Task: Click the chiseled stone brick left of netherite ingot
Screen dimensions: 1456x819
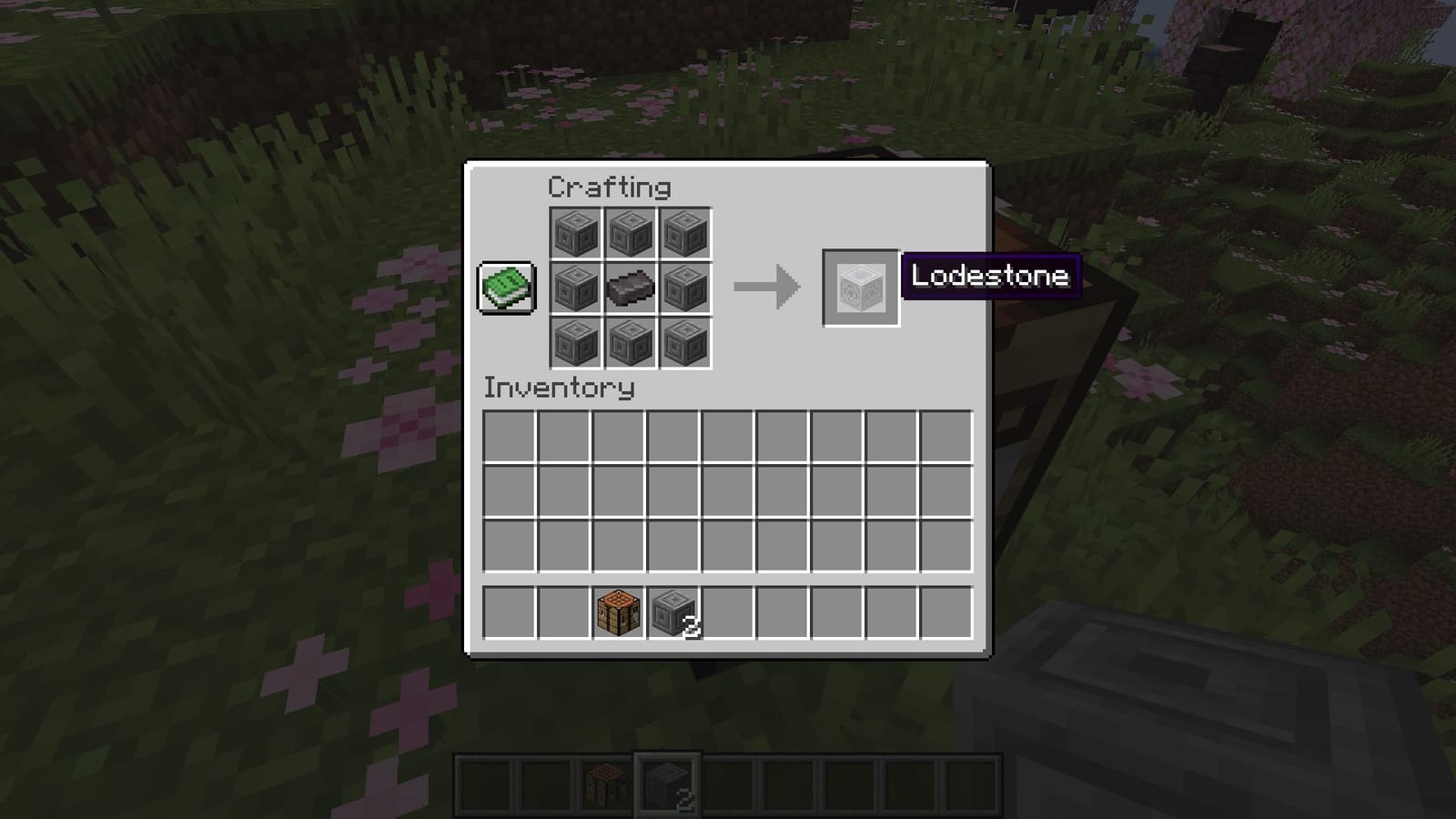Action: [x=576, y=288]
